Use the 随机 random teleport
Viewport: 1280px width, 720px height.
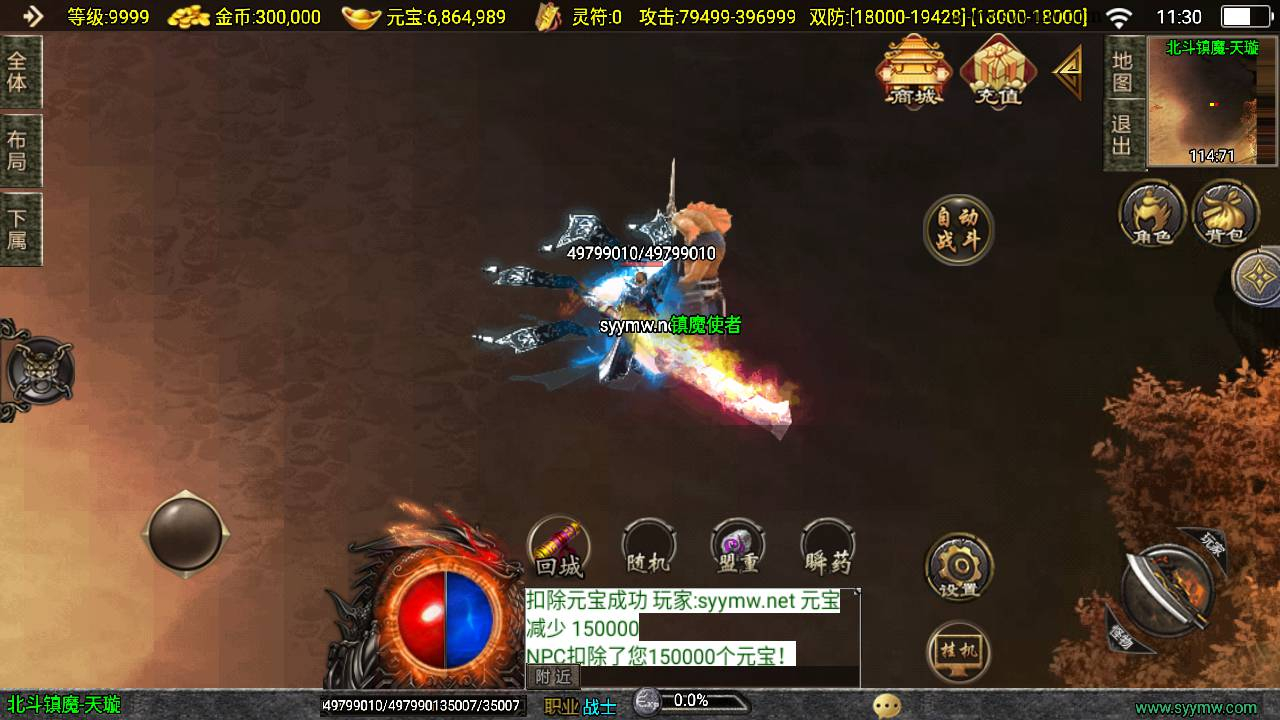[648, 548]
